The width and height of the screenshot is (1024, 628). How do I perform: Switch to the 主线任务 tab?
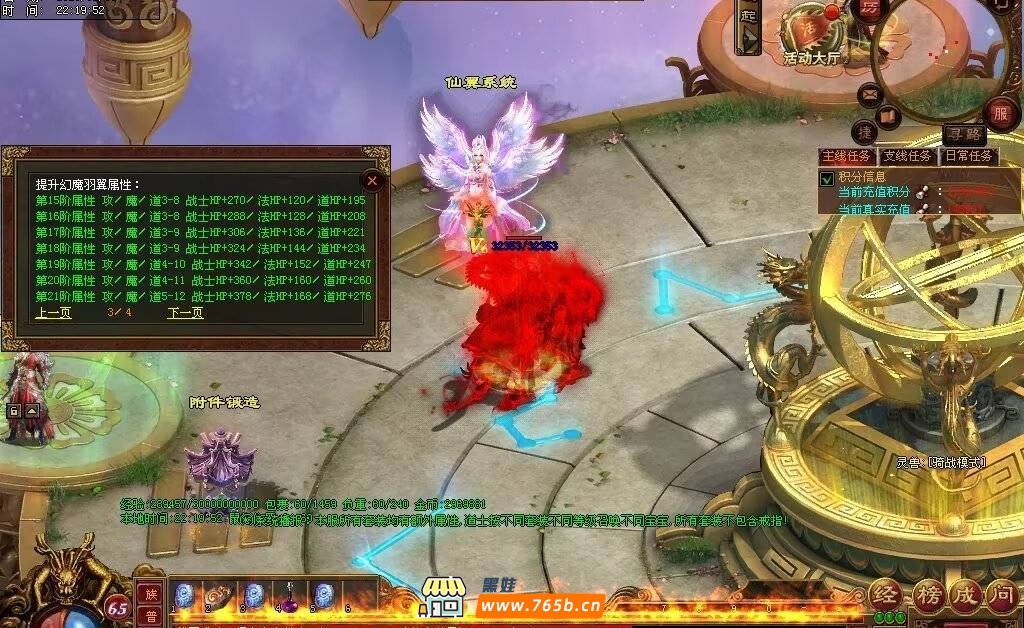pos(846,157)
